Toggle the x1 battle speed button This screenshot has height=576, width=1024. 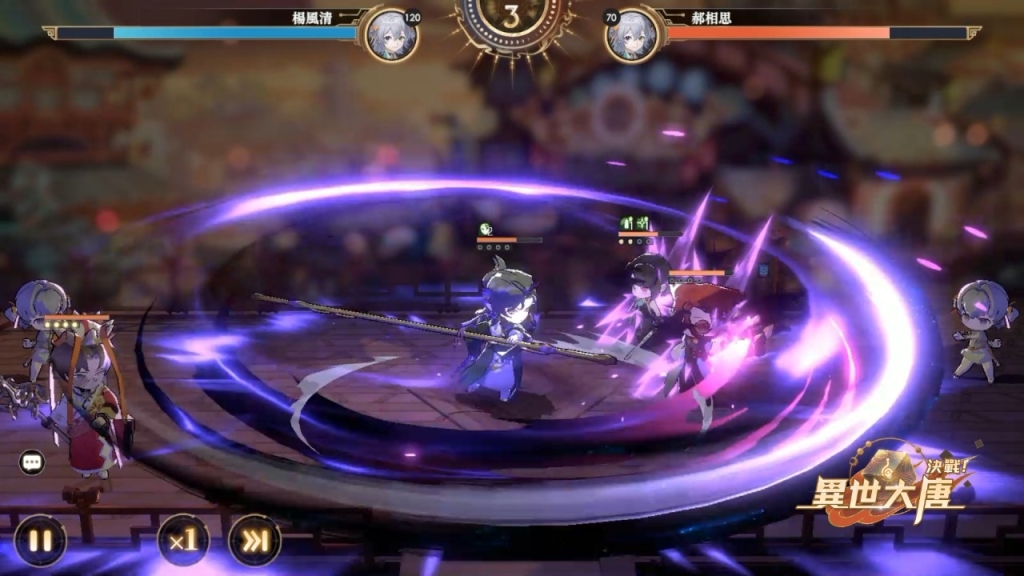click(184, 540)
